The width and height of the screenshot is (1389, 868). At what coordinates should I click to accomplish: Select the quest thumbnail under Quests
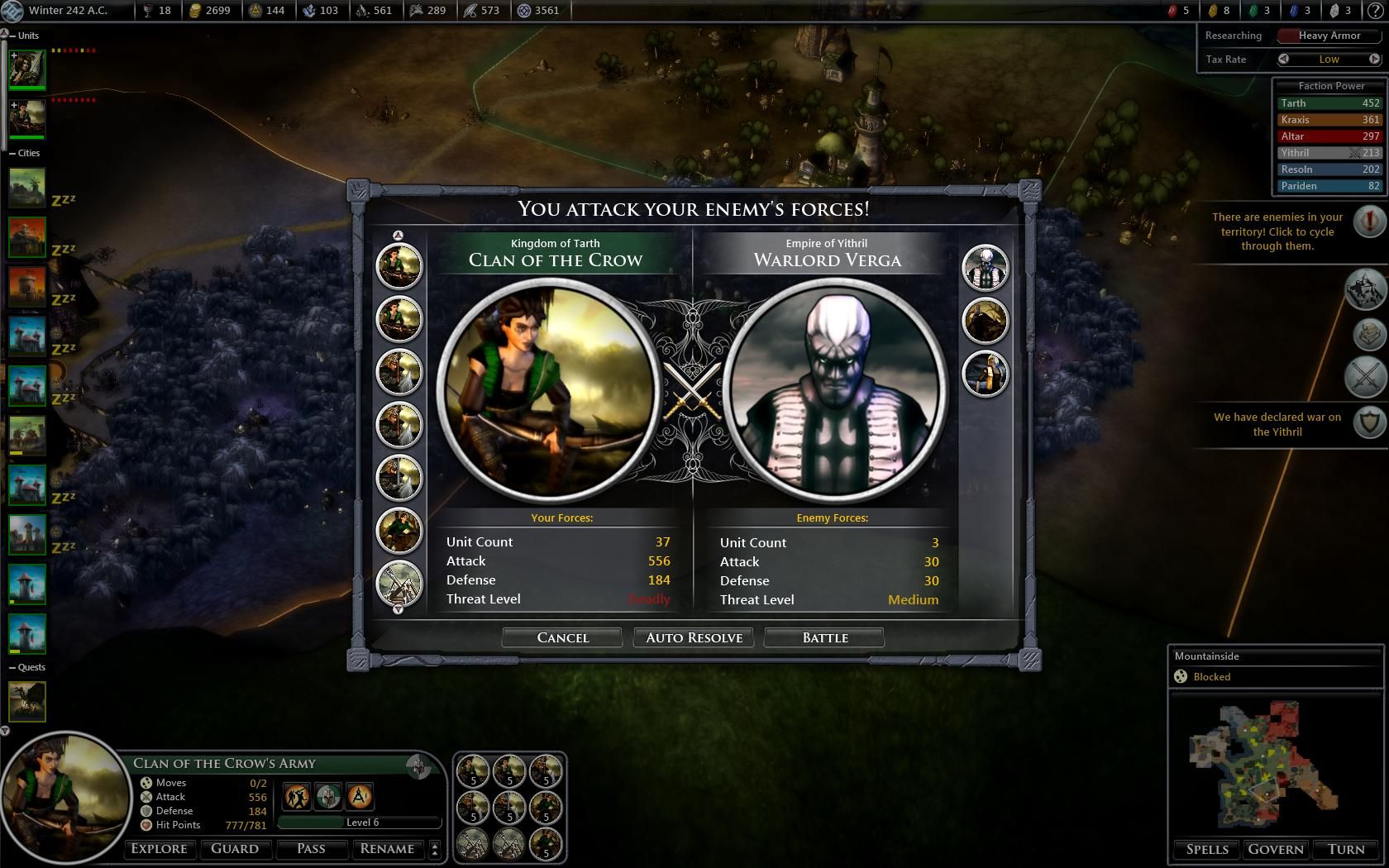click(27, 701)
